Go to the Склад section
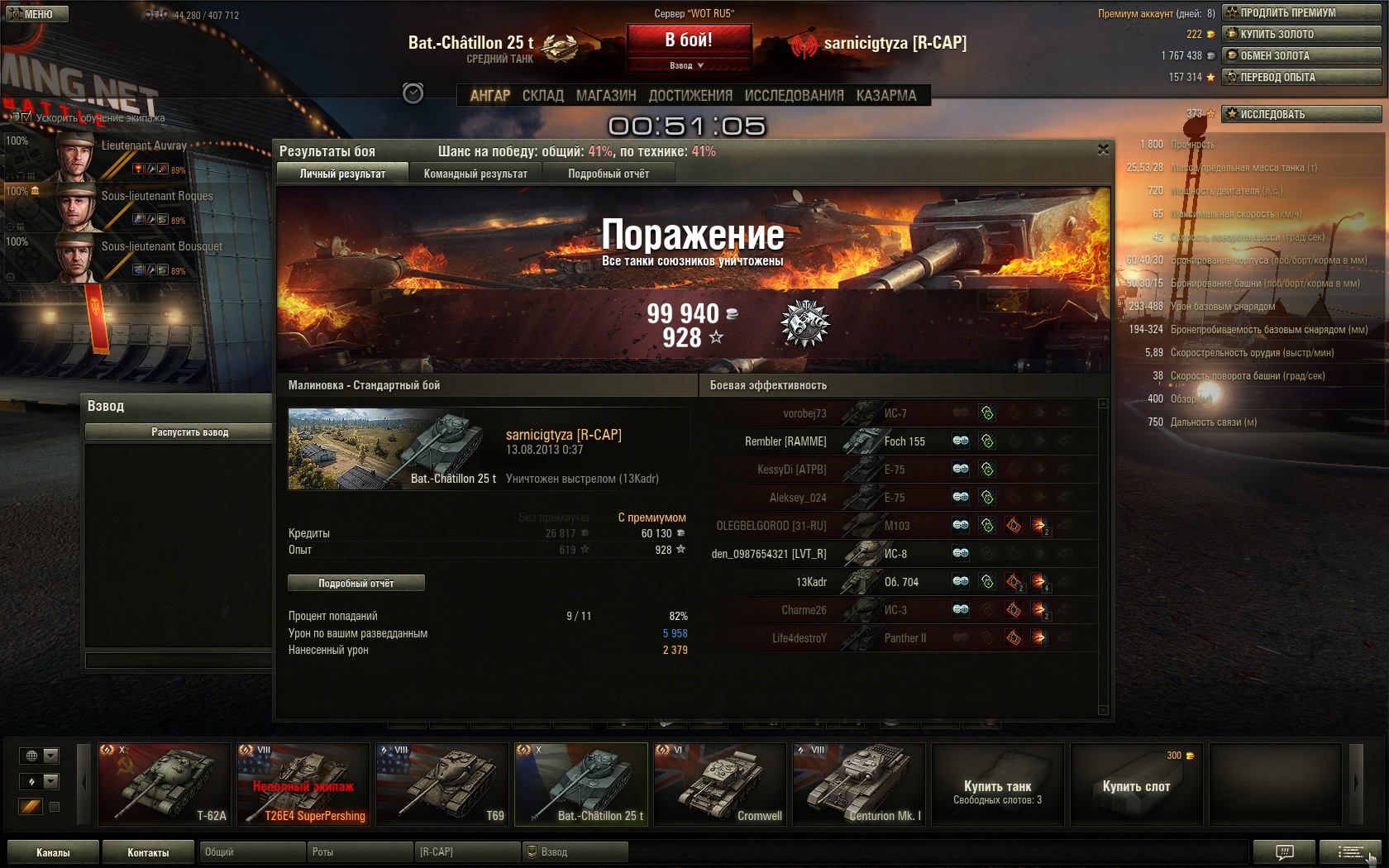Screen dimensions: 1389x868 [542, 96]
